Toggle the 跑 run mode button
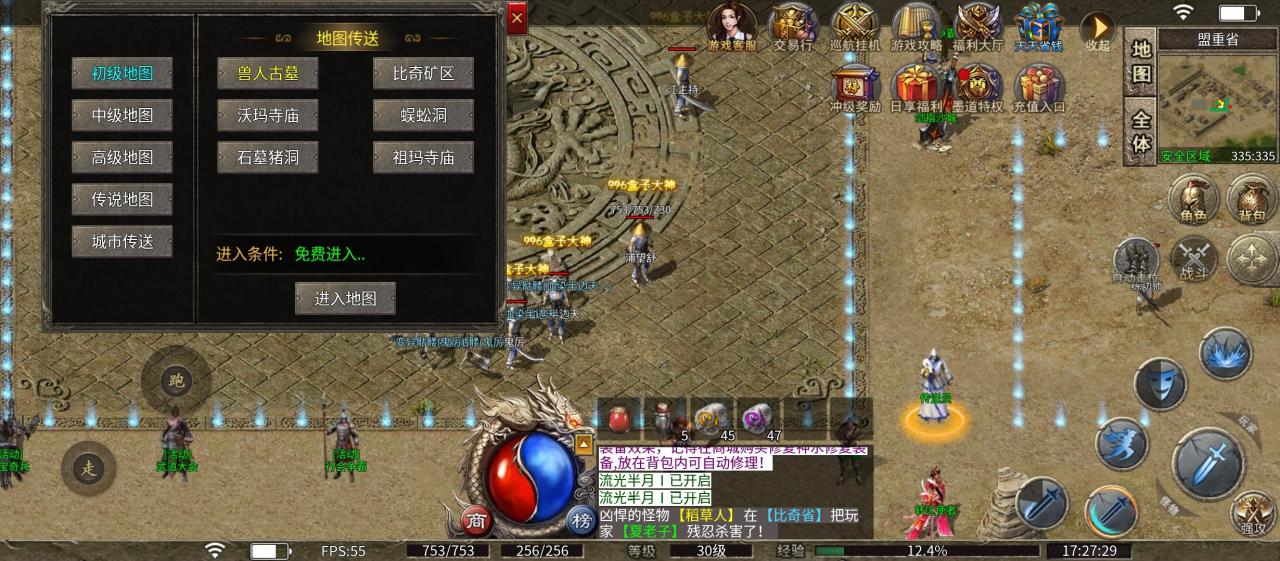1280x561 pixels. [x=176, y=379]
